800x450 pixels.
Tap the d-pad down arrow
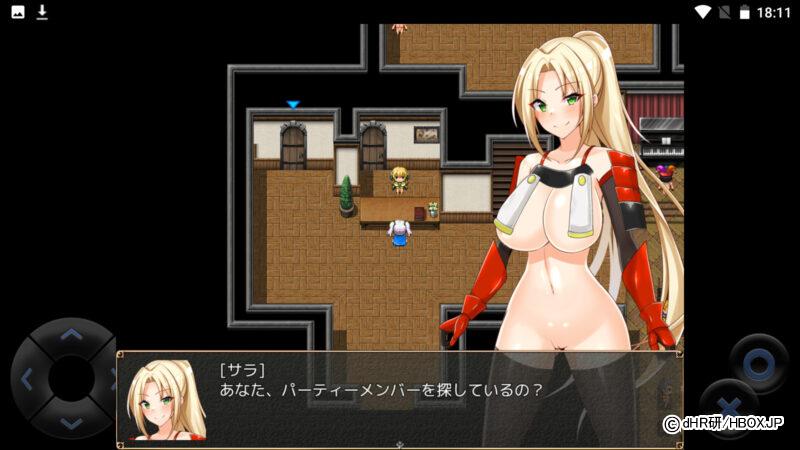click(70, 423)
